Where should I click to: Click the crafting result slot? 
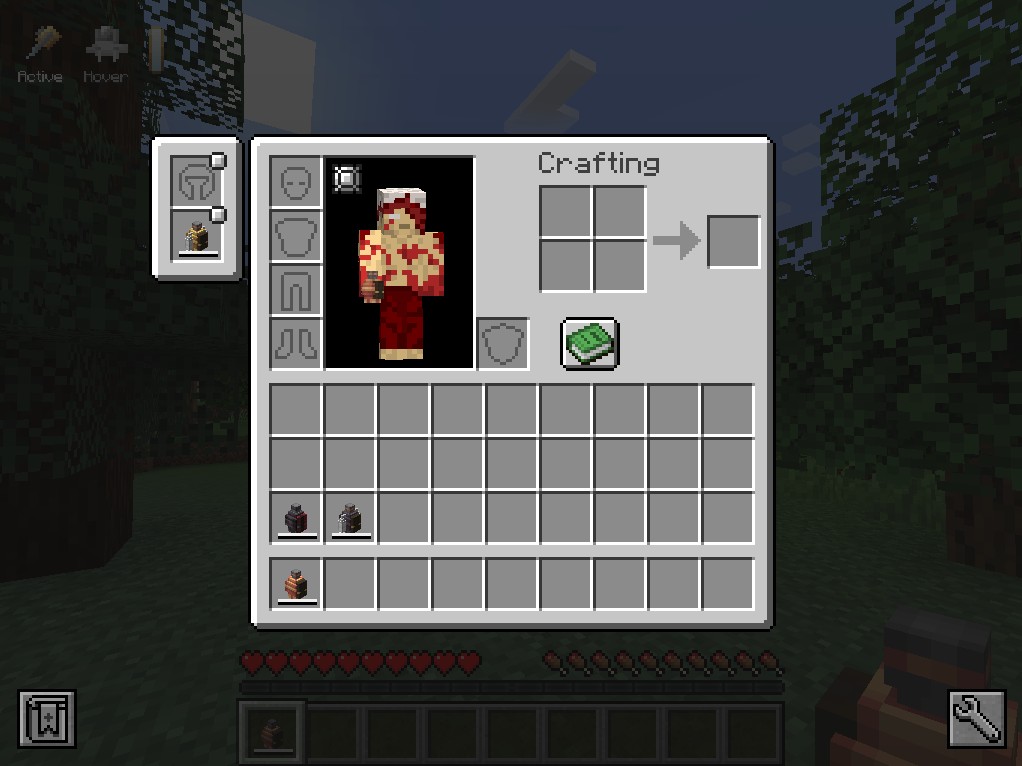(734, 242)
